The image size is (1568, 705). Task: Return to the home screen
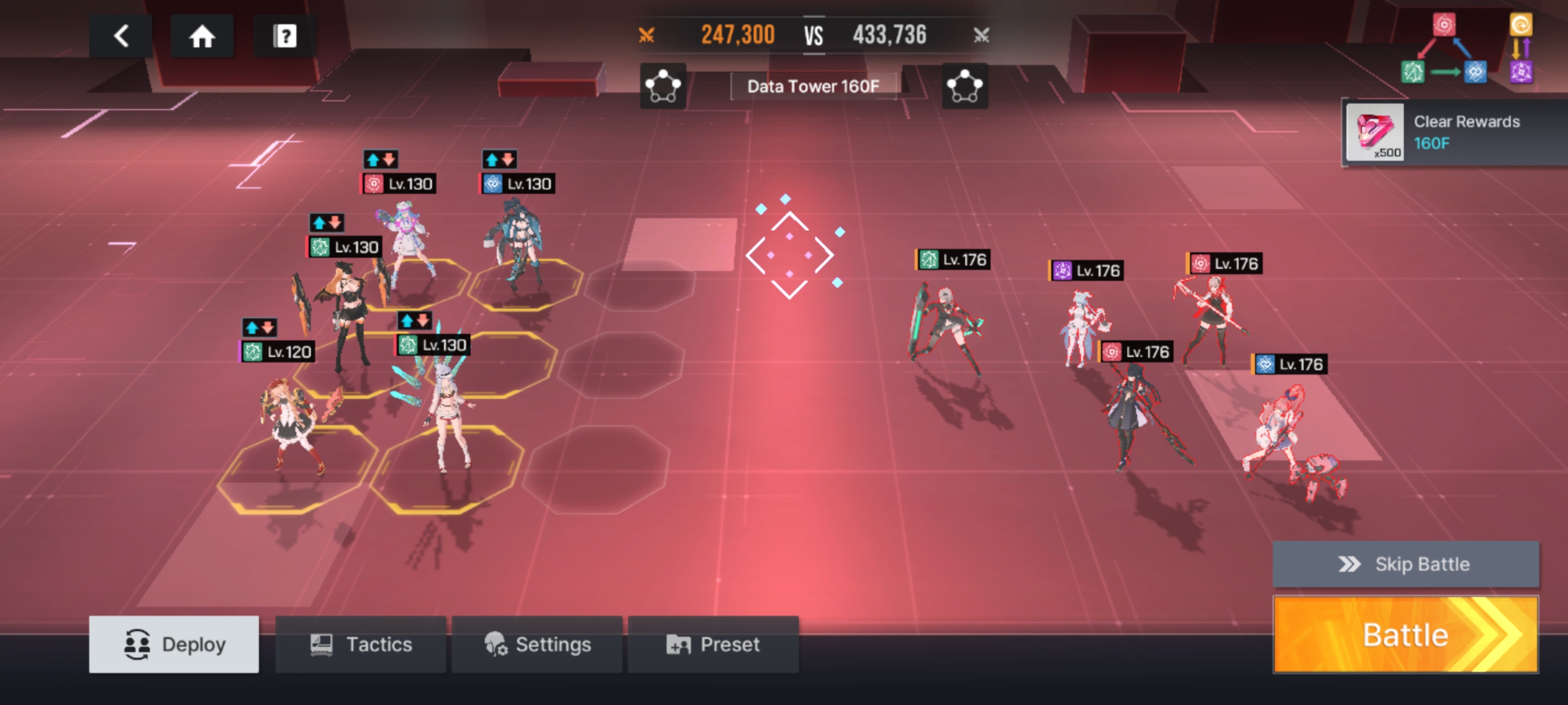coord(201,36)
